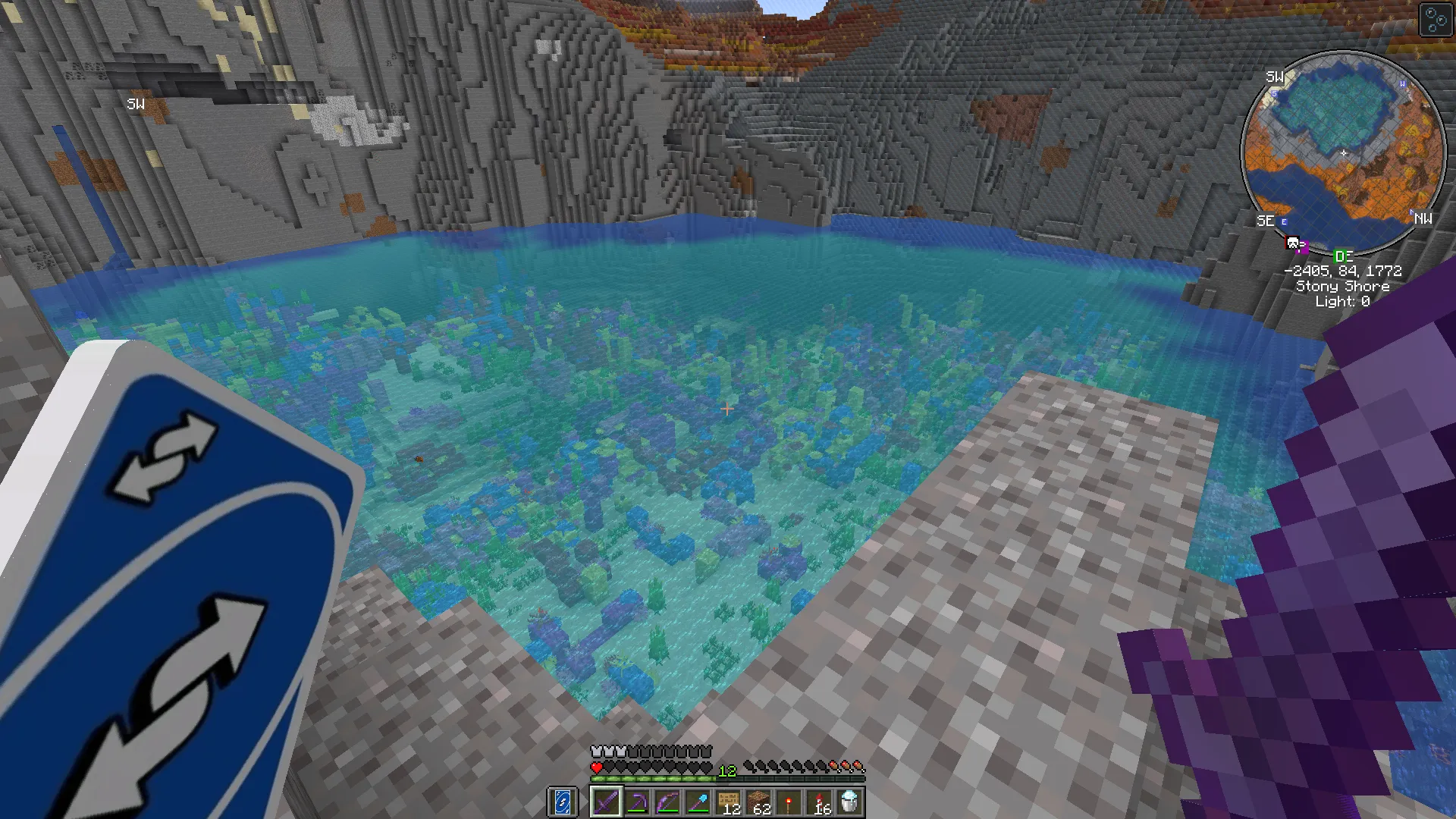Viewport: 1456px width, 819px height.
Task: Select the enchanted diamond shovel
Action: click(x=698, y=802)
